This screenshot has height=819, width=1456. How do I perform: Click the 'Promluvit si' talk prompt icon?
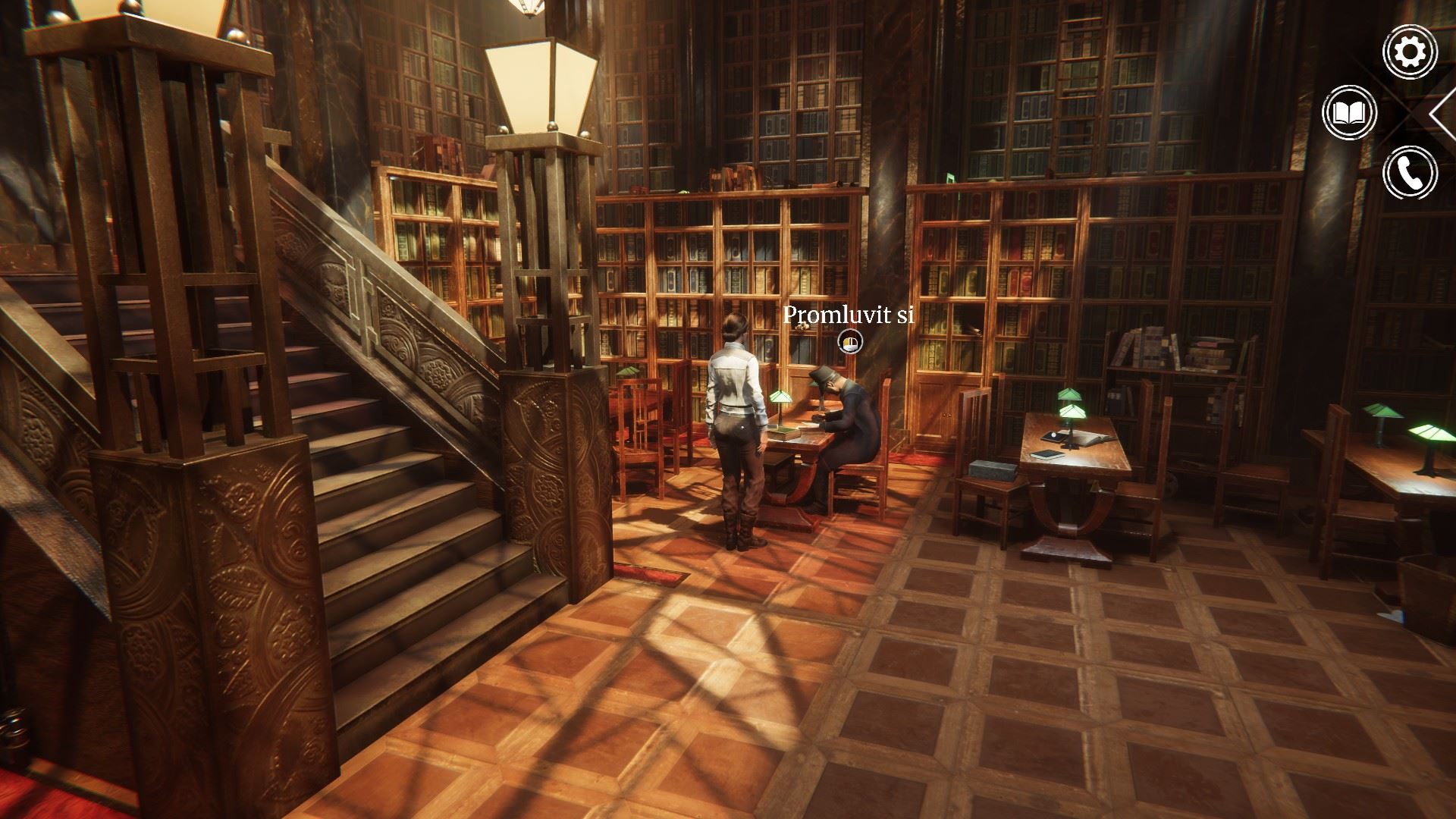point(850,343)
